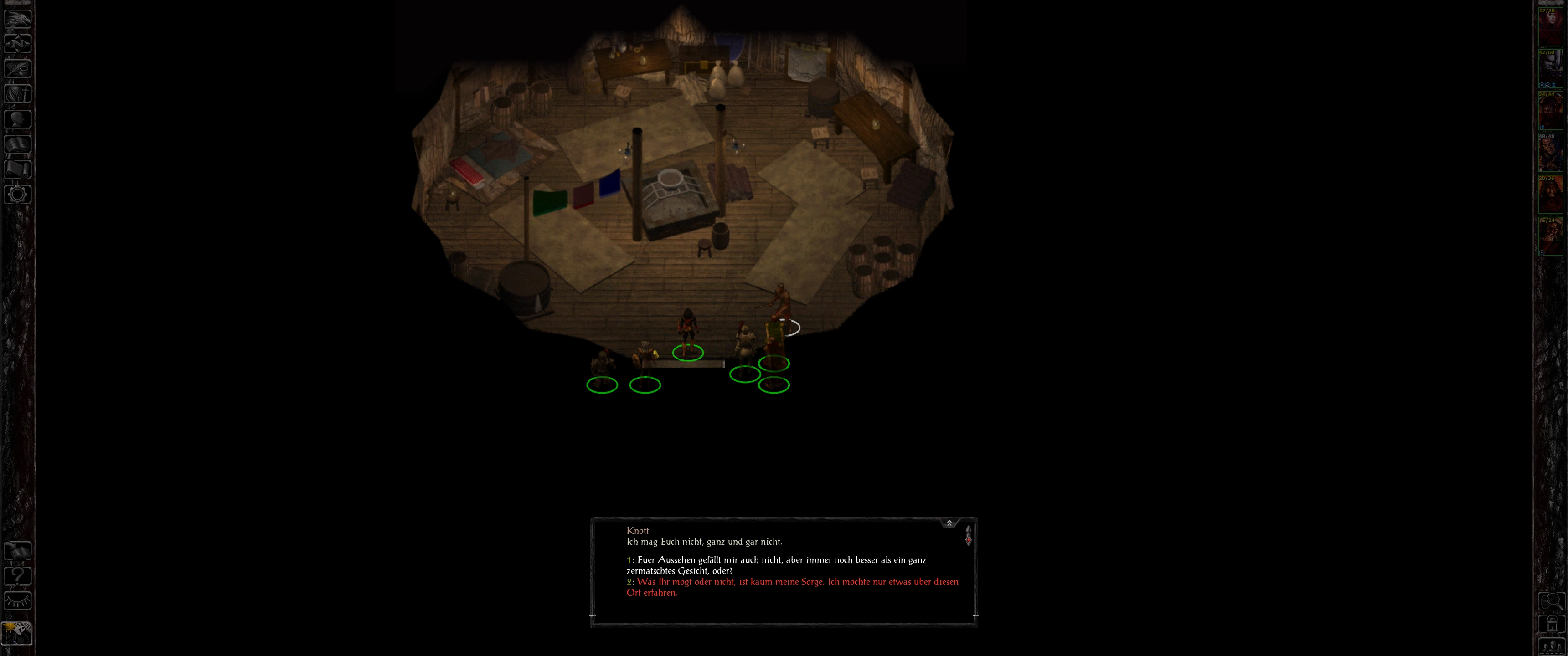Return to game via the dragon icon
This screenshot has width=1568, height=656.
pos(18,18)
